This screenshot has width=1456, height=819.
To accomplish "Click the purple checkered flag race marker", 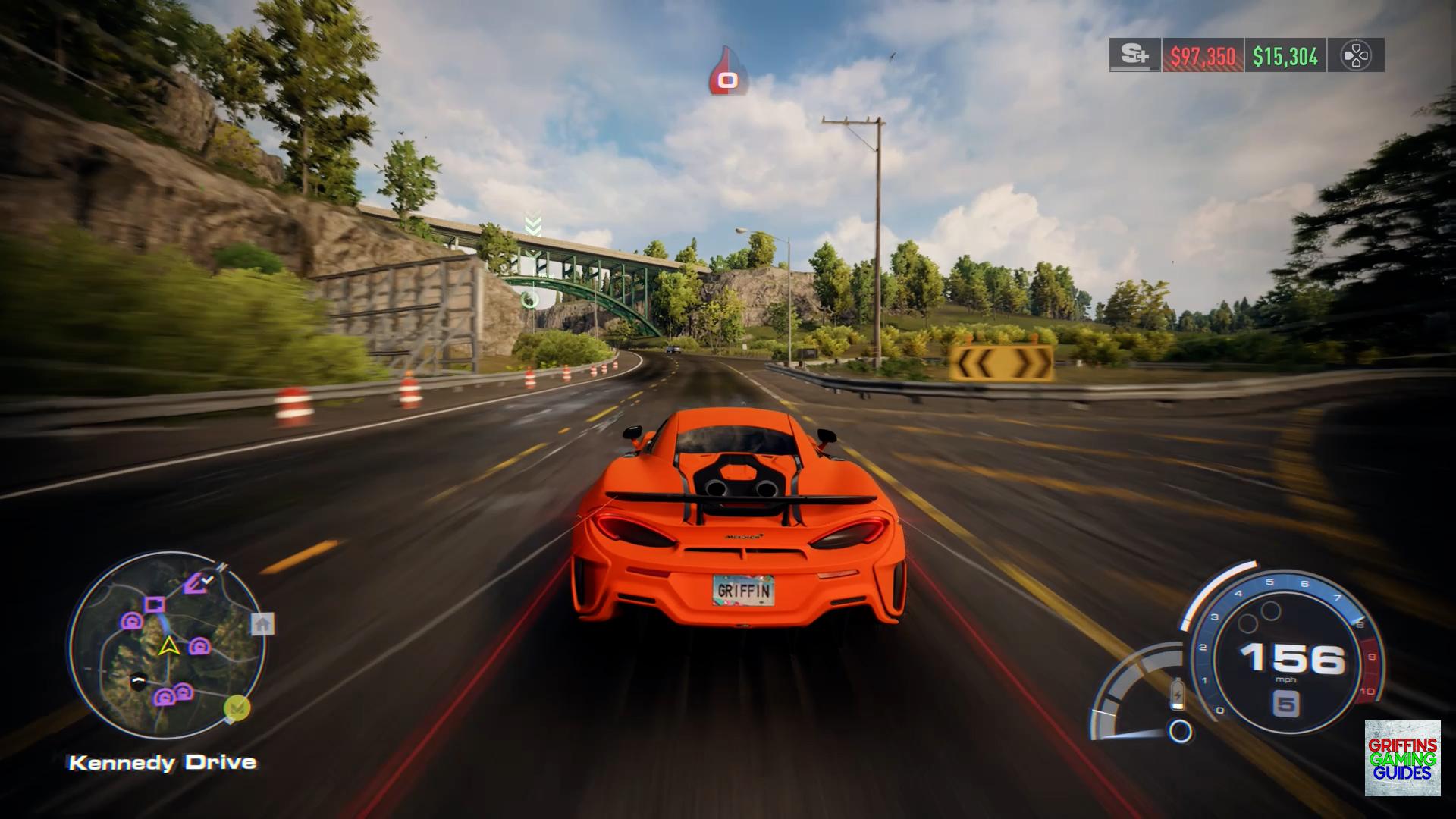I will 199,582.
